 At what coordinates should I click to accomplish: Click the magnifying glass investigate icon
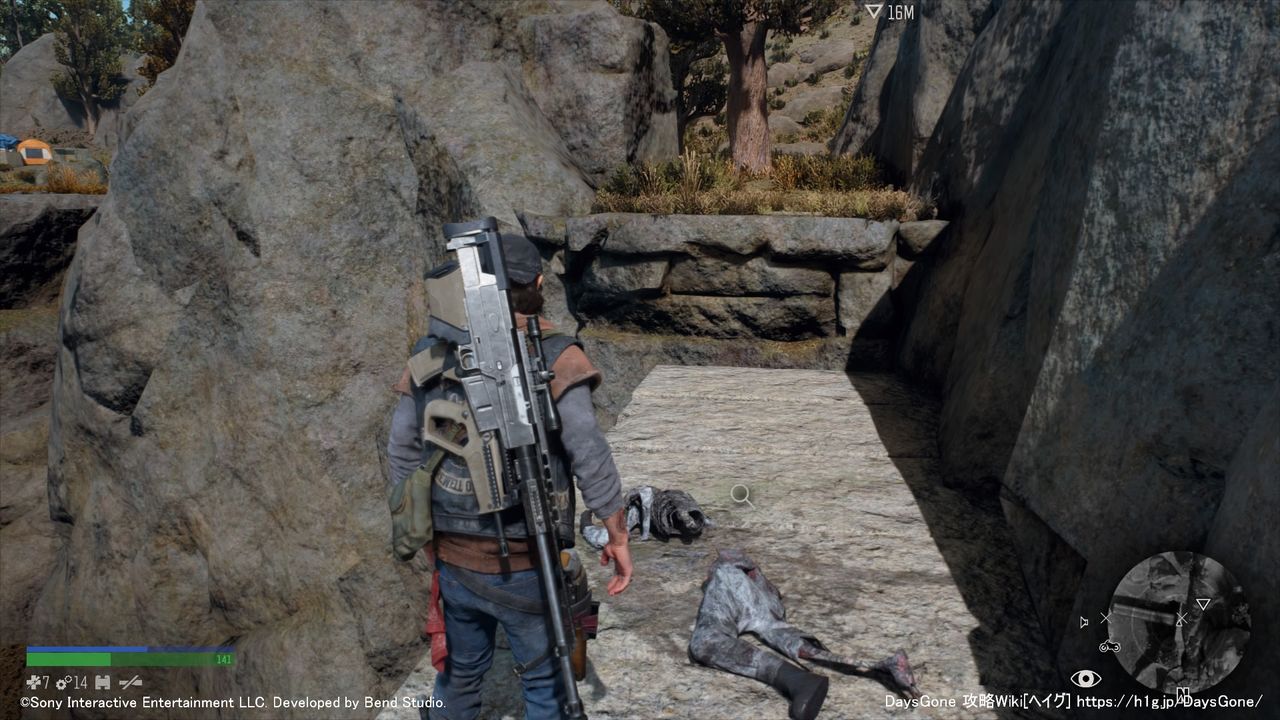(741, 494)
